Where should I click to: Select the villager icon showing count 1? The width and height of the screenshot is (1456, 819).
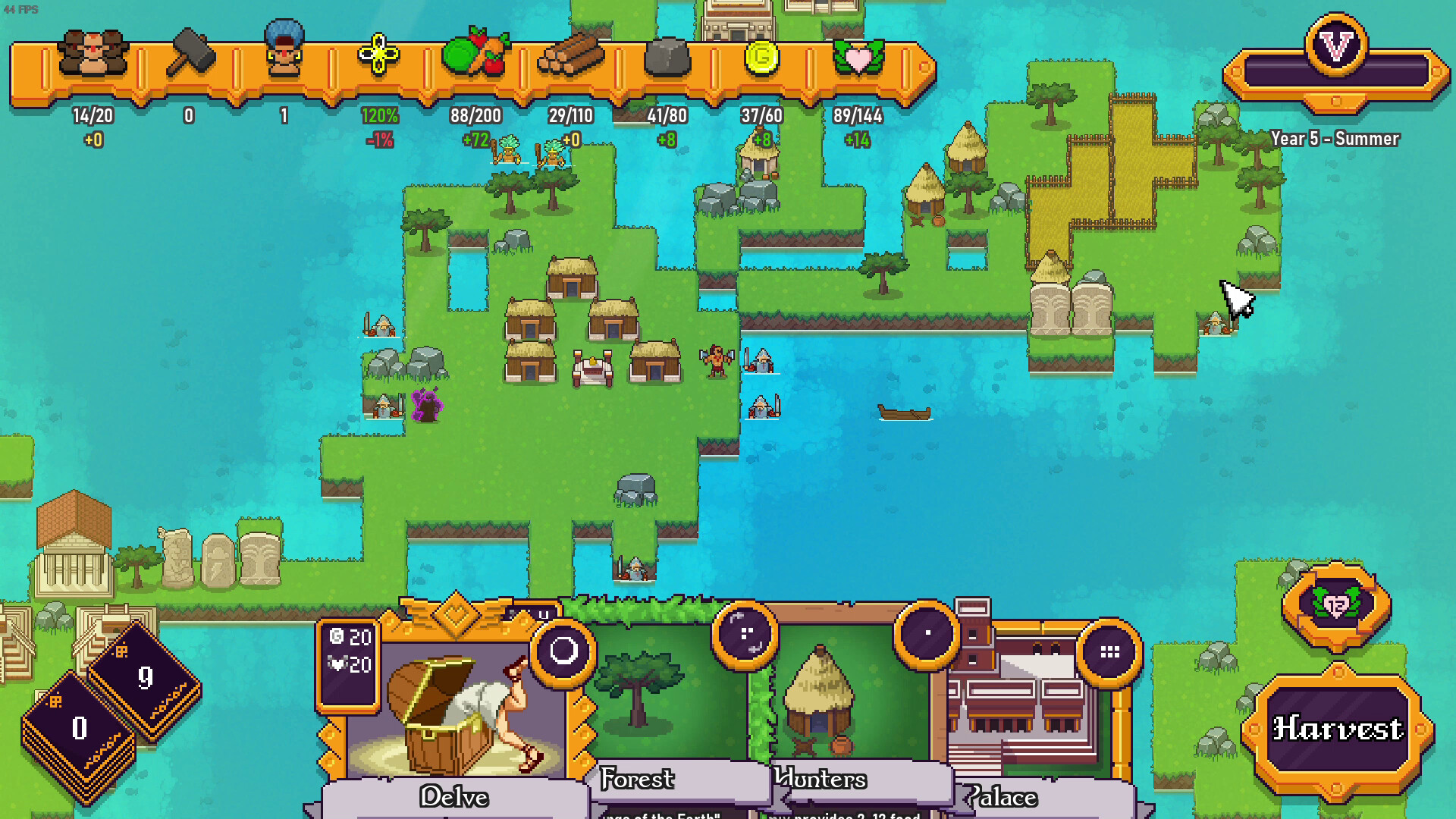click(282, 49)
